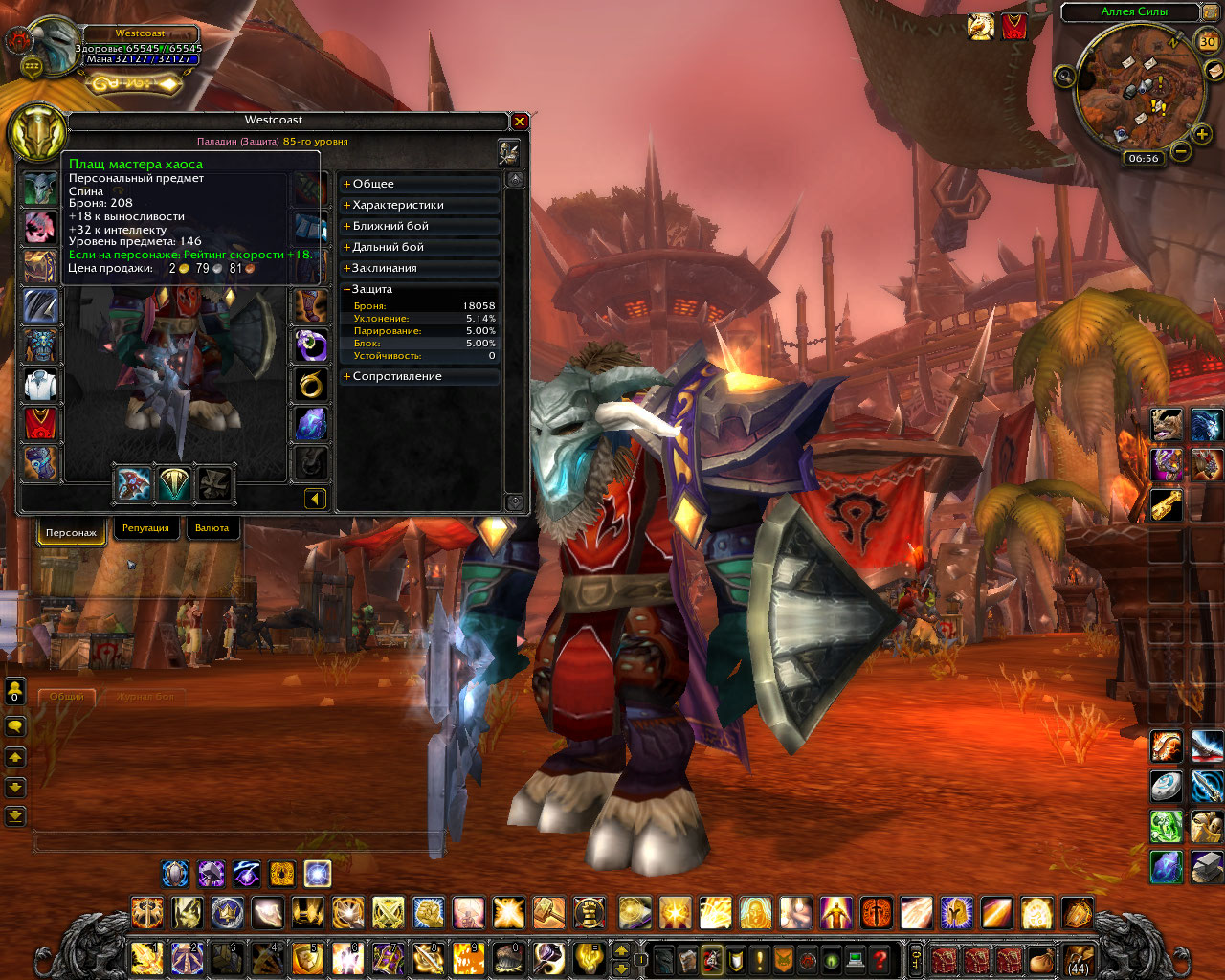
Task: Open the Валюта tab
Action: point(212,528)
